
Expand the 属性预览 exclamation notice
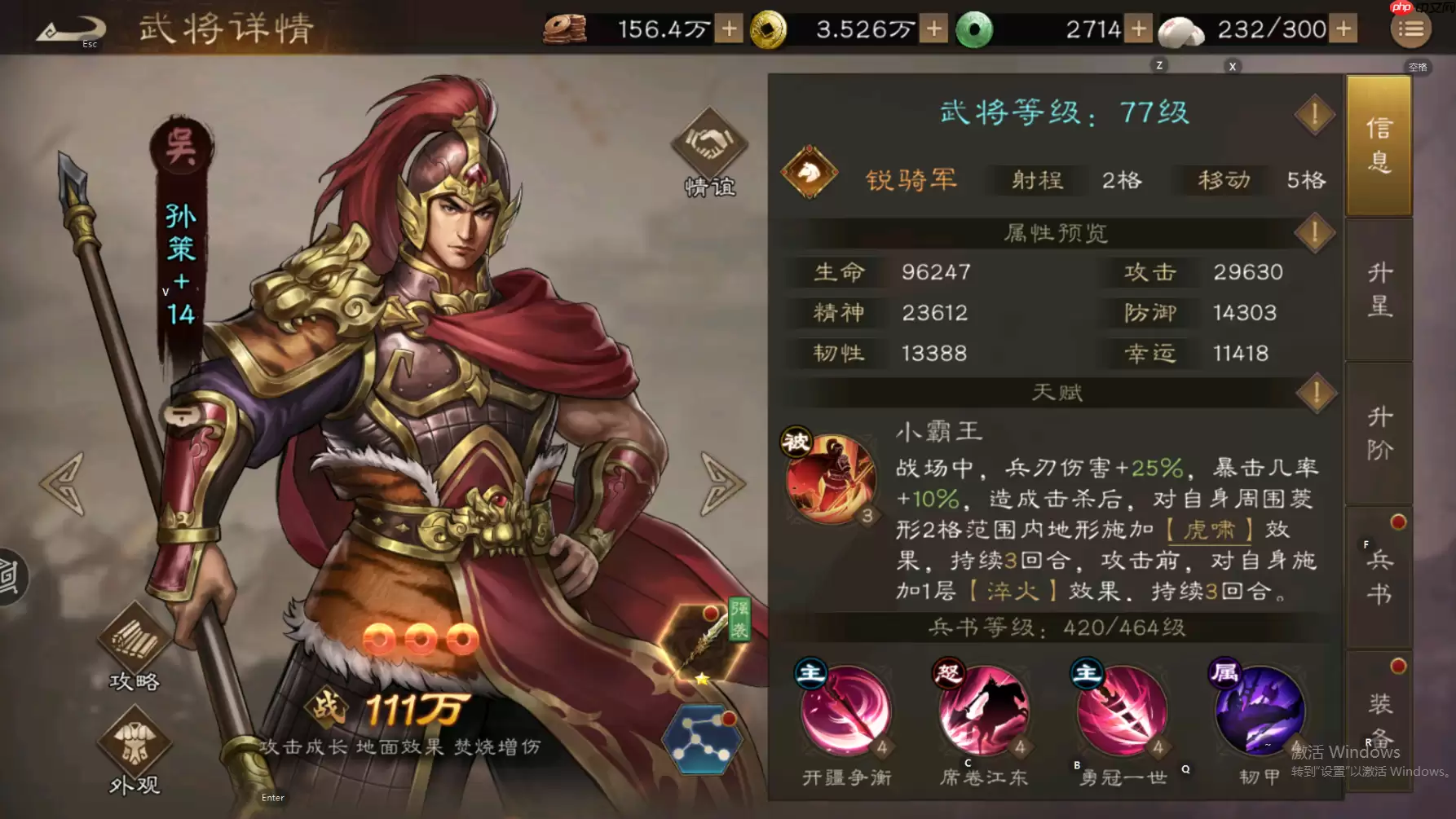click(x=1314, y=233)
